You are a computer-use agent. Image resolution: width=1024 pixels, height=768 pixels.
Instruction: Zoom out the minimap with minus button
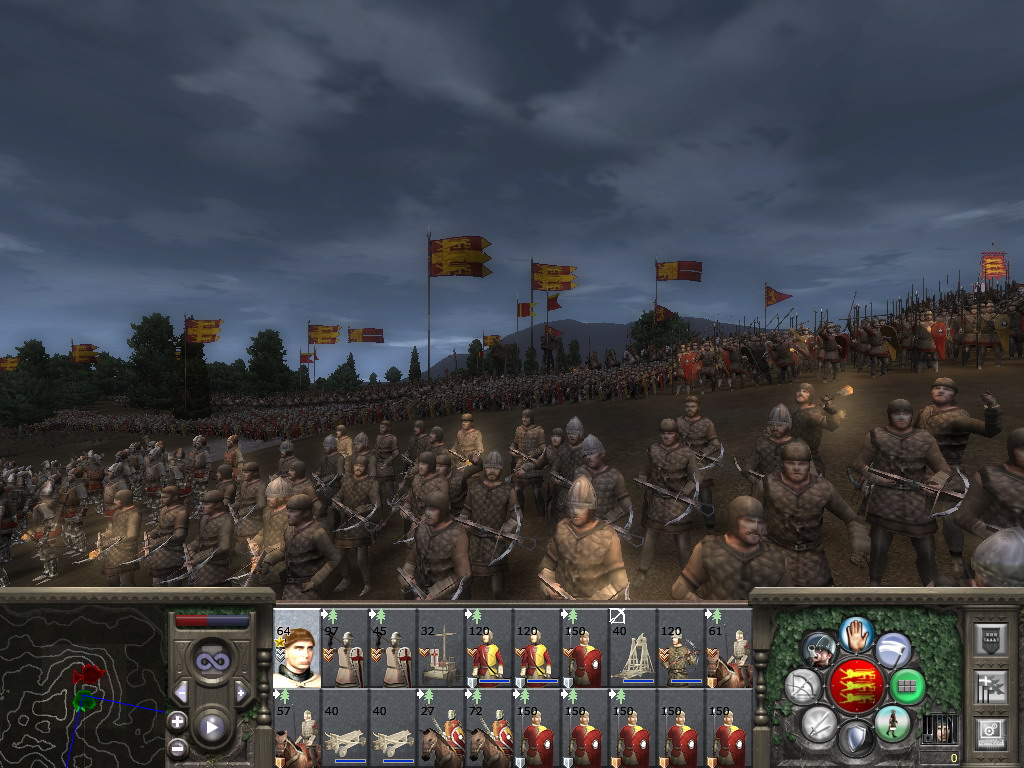tap(177, 747)
